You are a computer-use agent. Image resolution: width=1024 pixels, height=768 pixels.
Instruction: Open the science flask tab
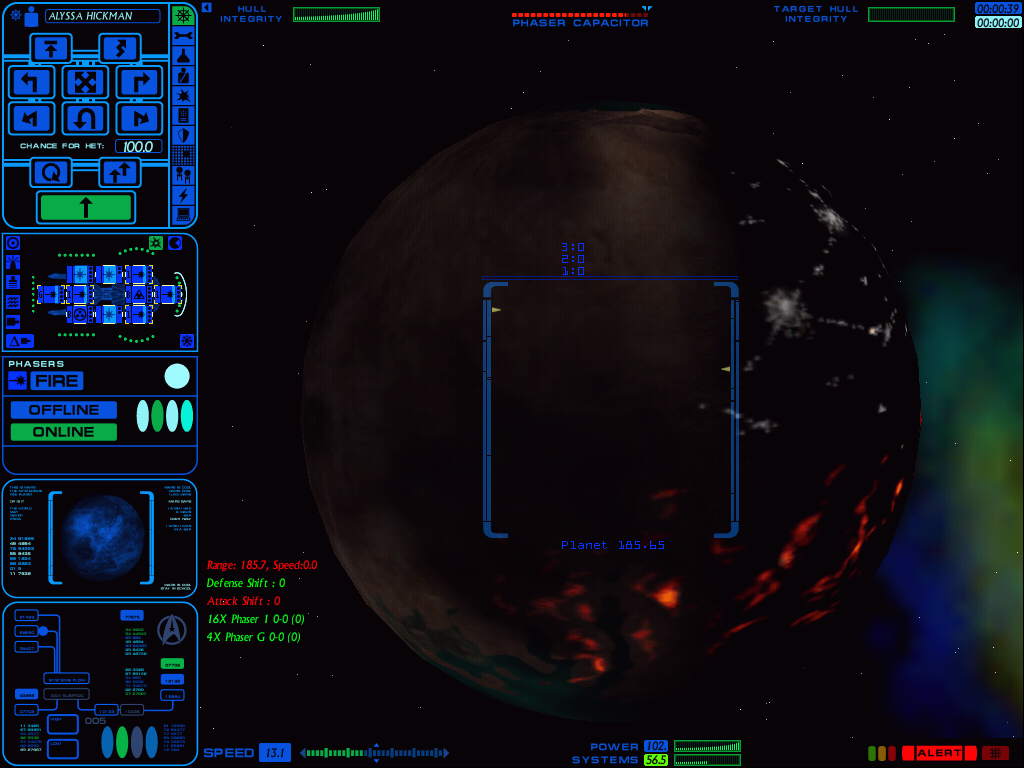pyautogui.click(x=183, y=56)
